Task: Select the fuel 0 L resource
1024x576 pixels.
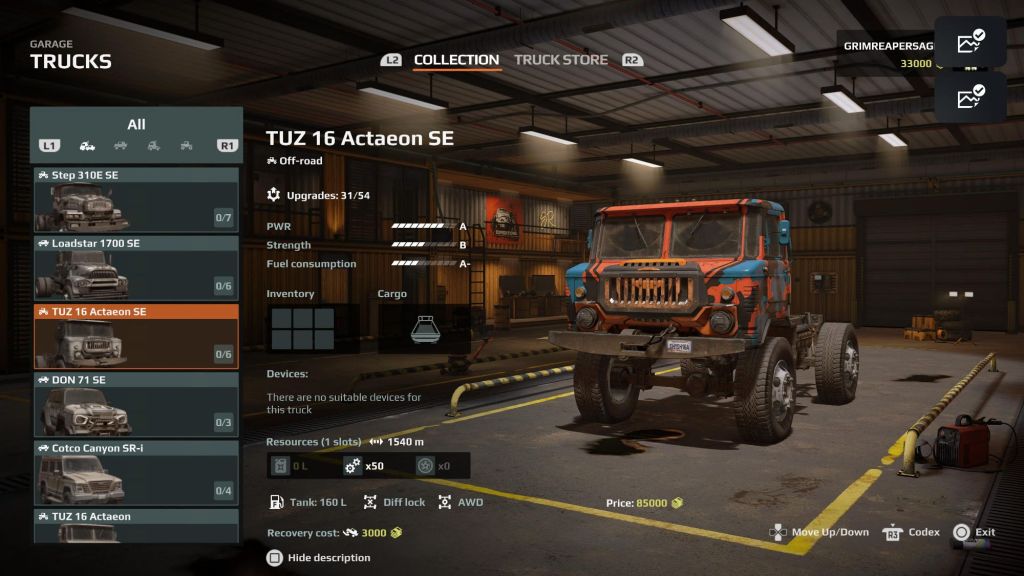Action: [x=292, y=466]
